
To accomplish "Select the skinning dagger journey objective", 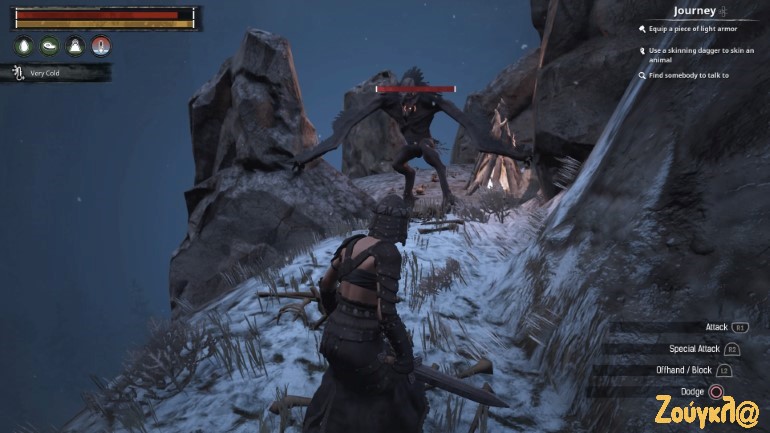I will click(x=692, y=53).
